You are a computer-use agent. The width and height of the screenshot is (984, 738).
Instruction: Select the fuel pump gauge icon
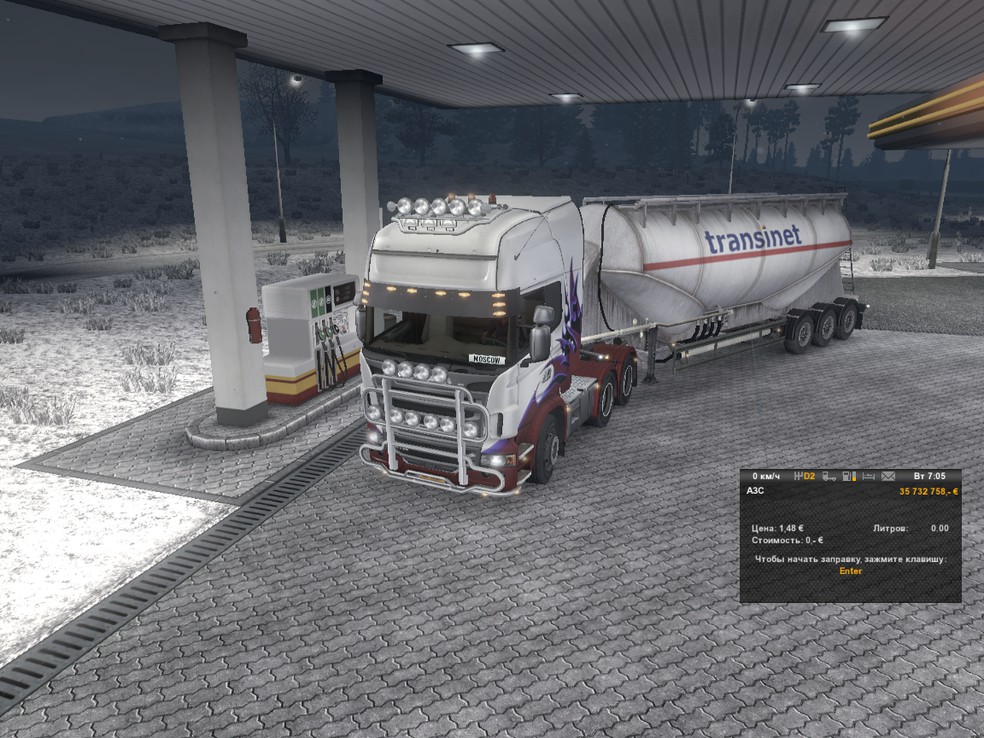click(x=849, y=476)
